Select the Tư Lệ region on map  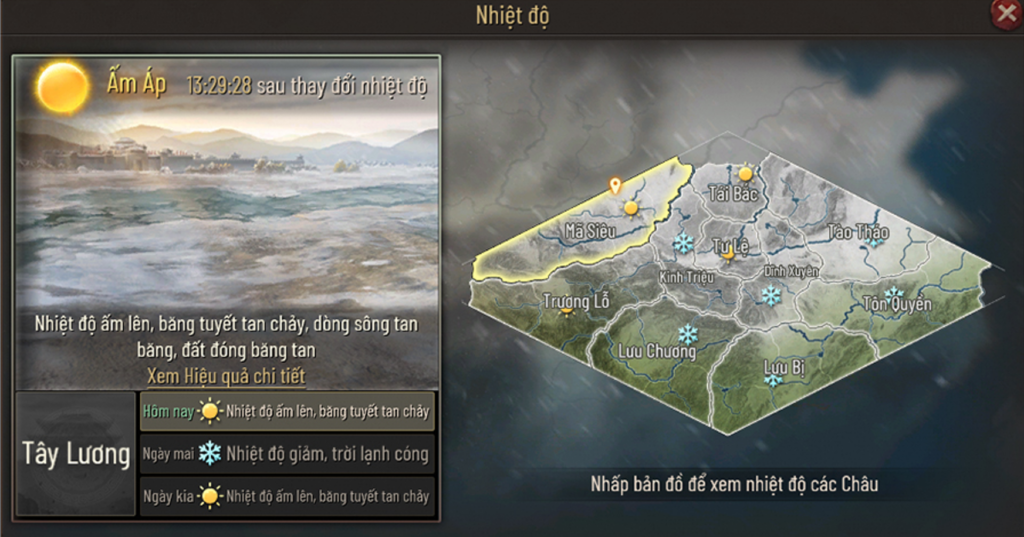point(731,246)
